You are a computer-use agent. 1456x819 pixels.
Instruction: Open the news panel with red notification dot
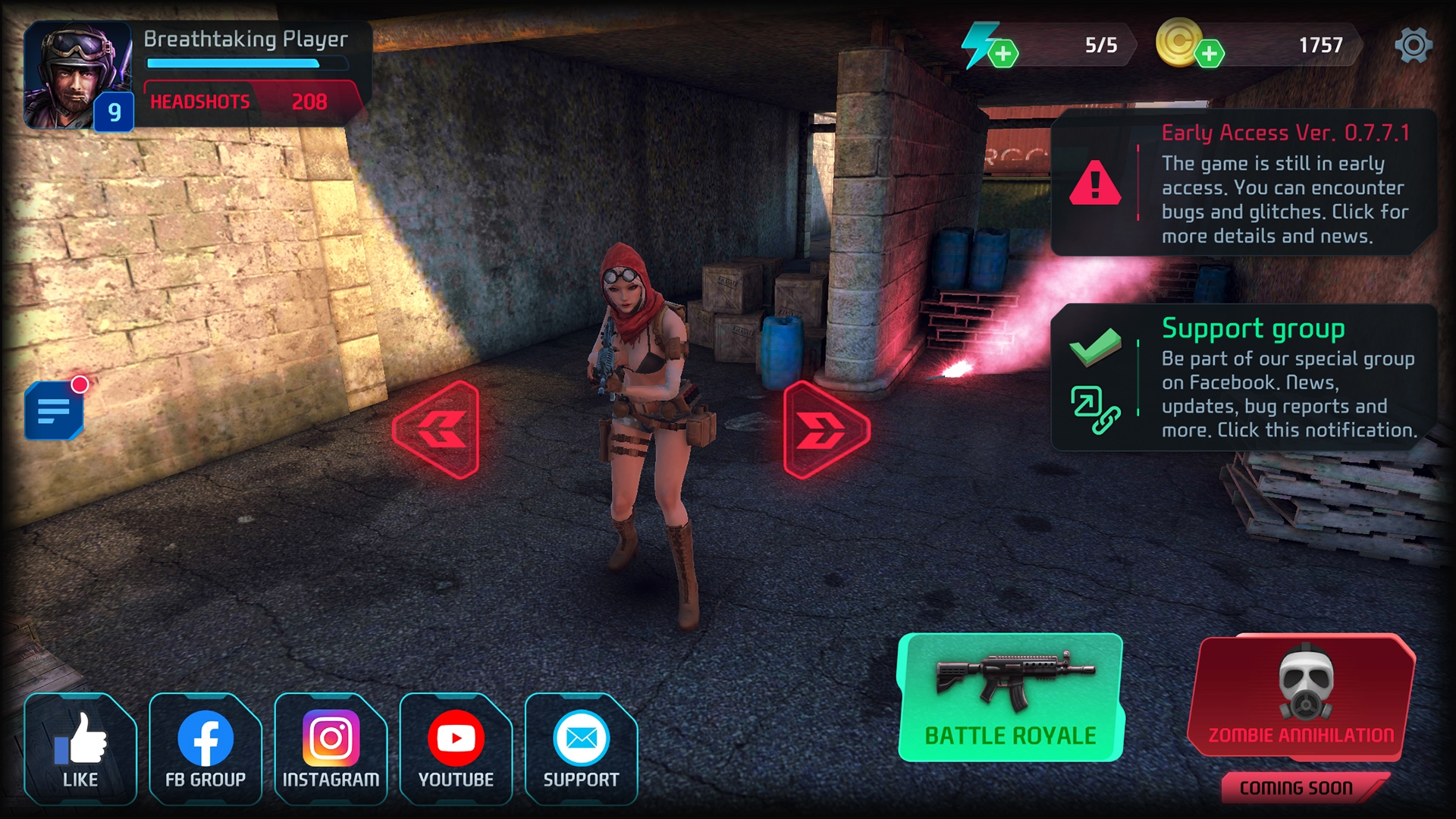[x=55, y=412]
